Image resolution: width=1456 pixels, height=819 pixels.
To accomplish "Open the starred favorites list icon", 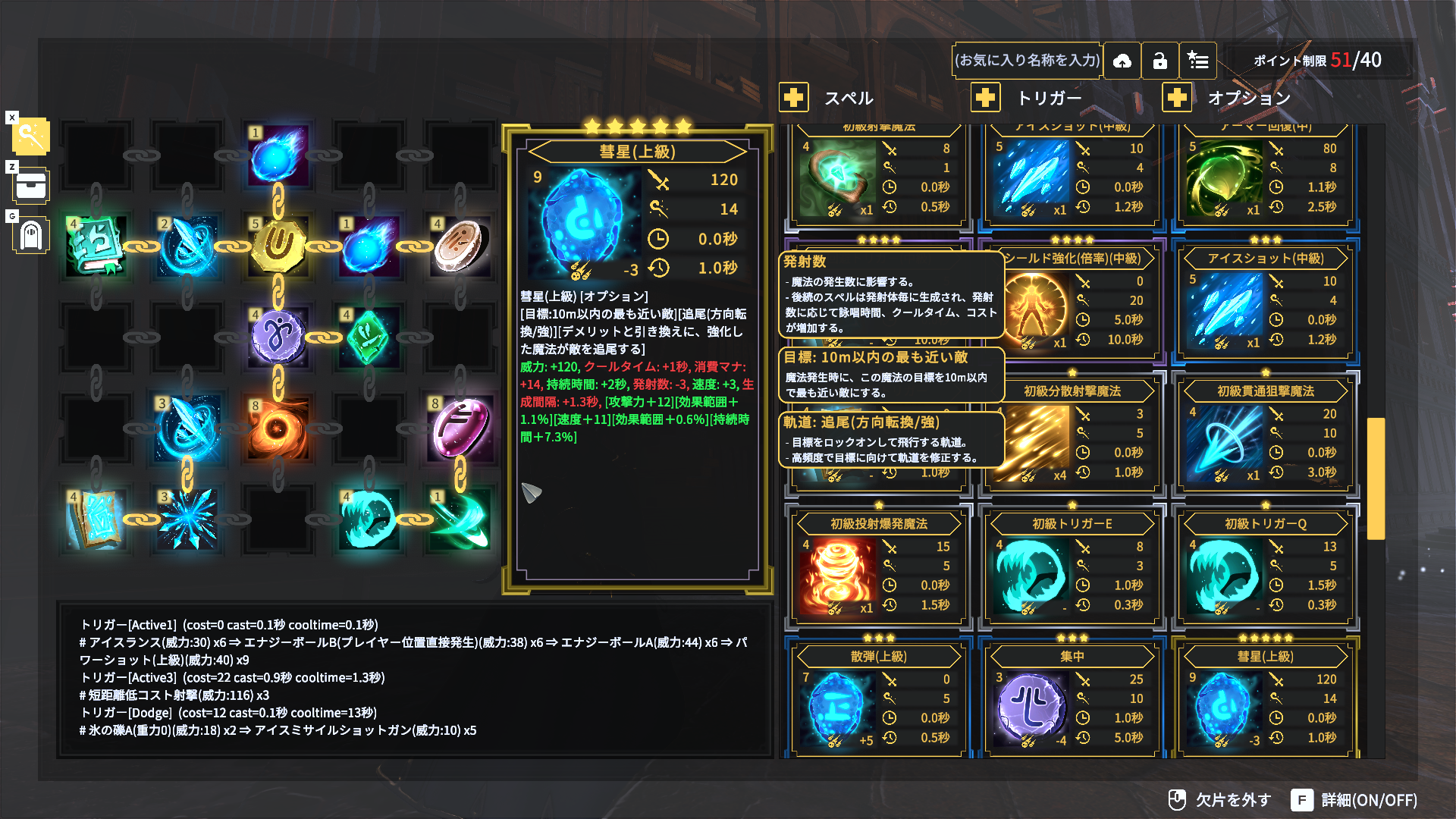I will tap(1198, 61).
